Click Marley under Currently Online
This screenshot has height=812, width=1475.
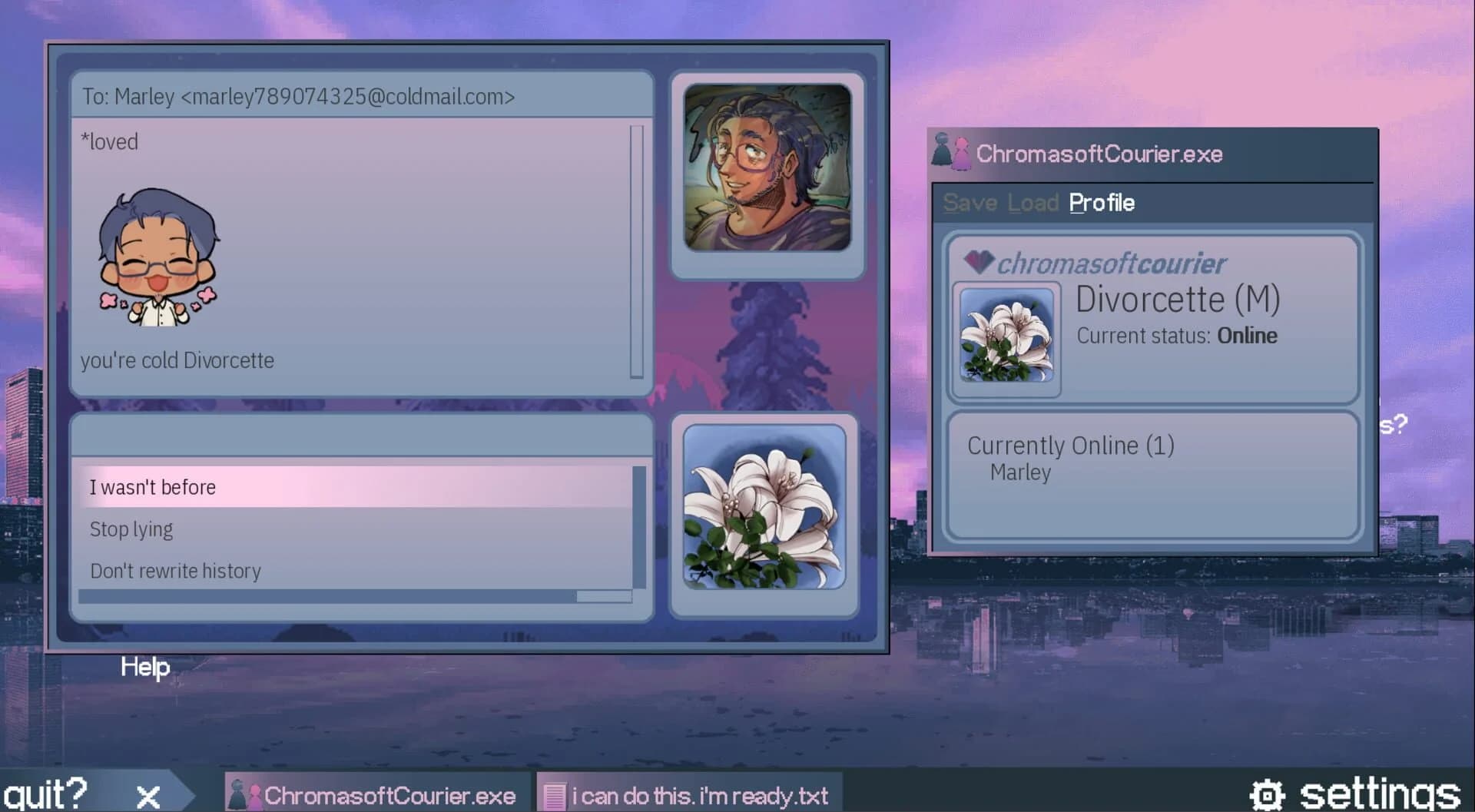point(1019,472)
